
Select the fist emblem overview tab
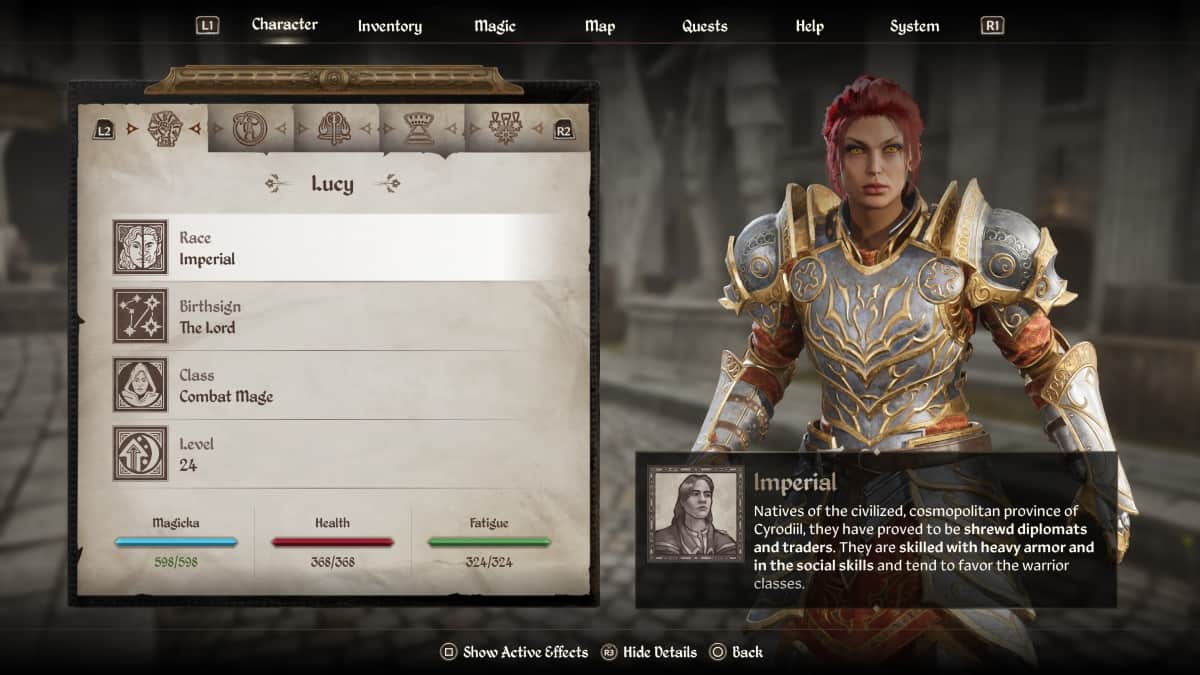pos(163,128)
